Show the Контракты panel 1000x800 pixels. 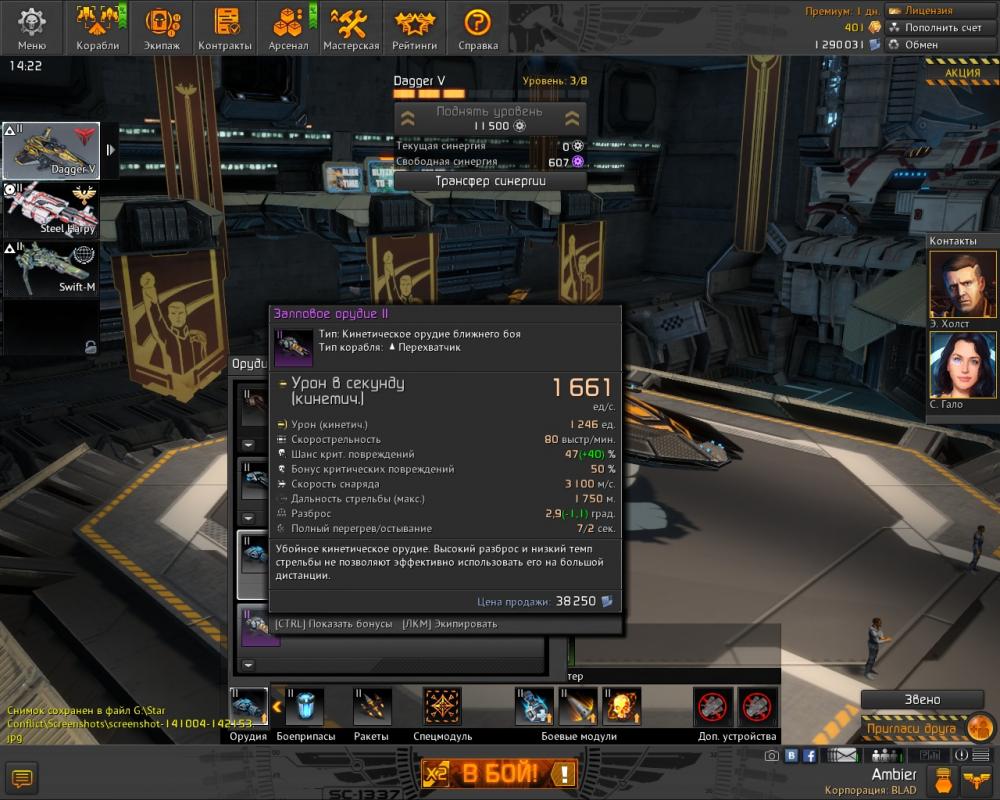[x=225, y=28]
